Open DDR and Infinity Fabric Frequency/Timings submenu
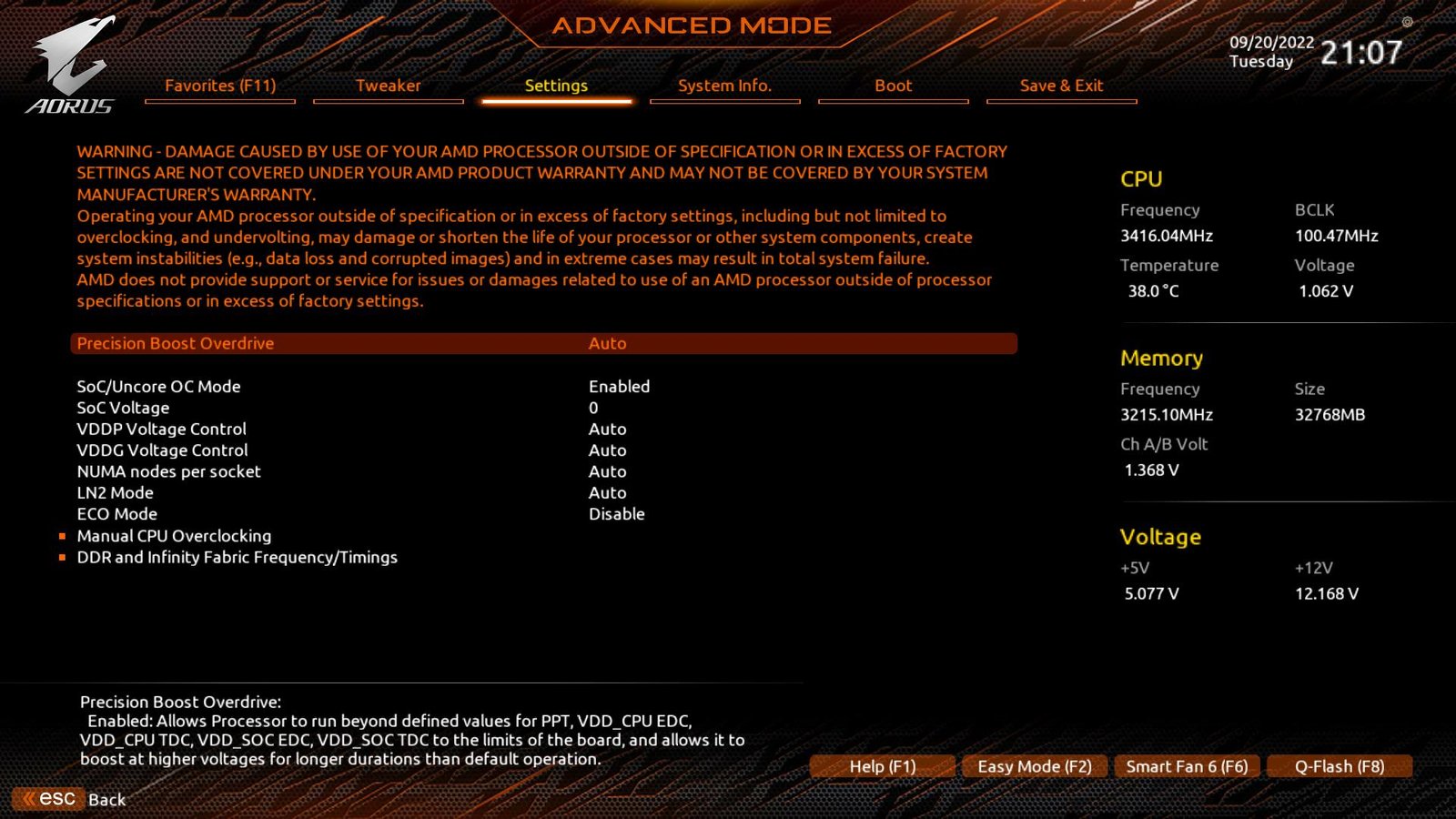This screenshot has height=819, width=1456. pos(236,557)
